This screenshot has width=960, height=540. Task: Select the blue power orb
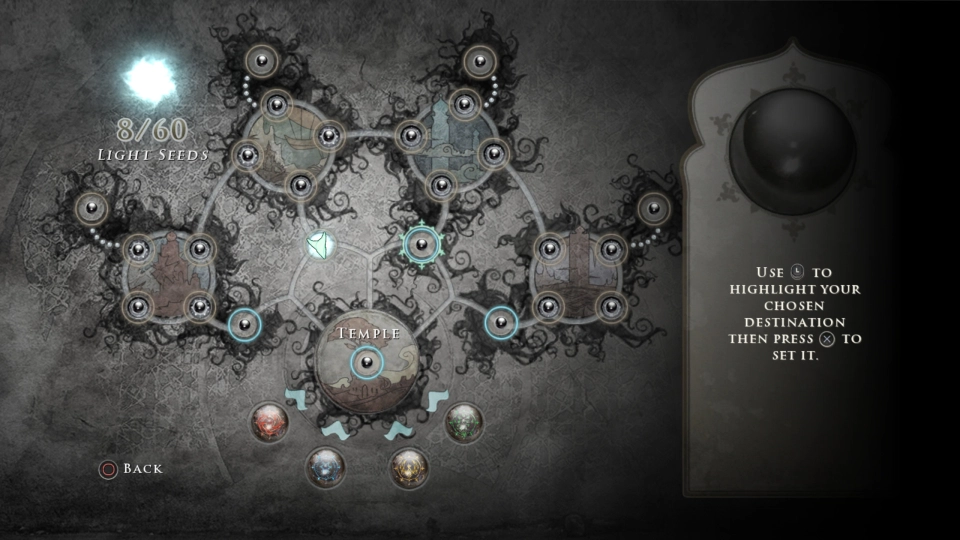(x=325, y=466)
